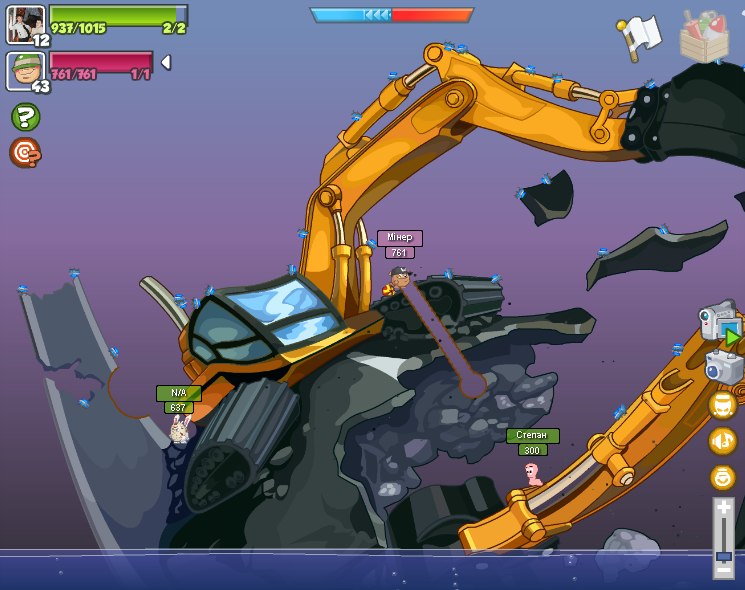745x590 pixels.
Task: Start video recording with the camcorder icon
Action: click(719, 322)
